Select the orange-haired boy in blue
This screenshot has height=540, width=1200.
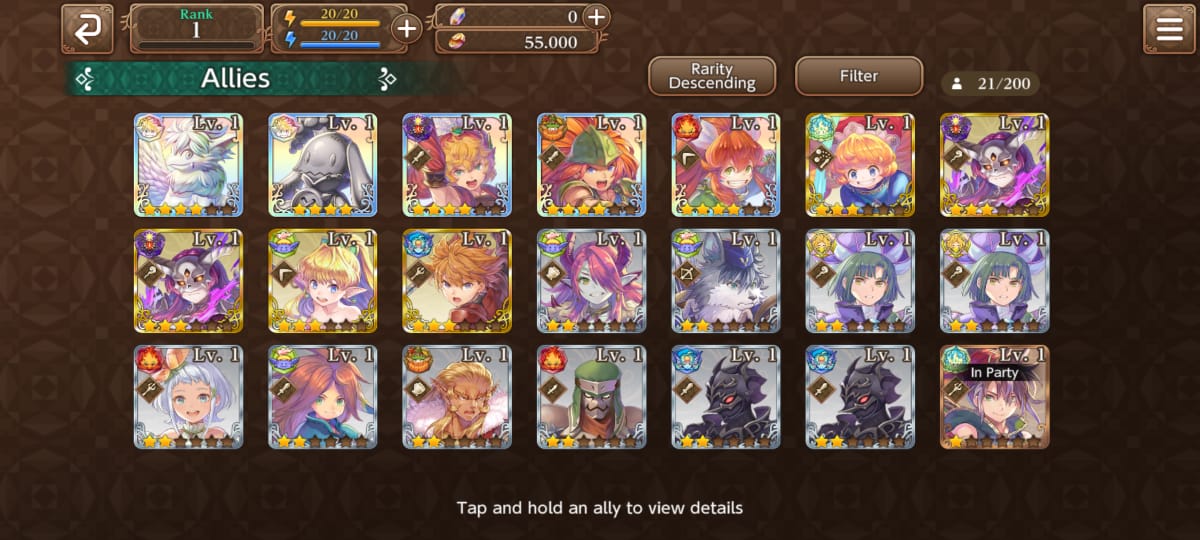coord(860,165)
